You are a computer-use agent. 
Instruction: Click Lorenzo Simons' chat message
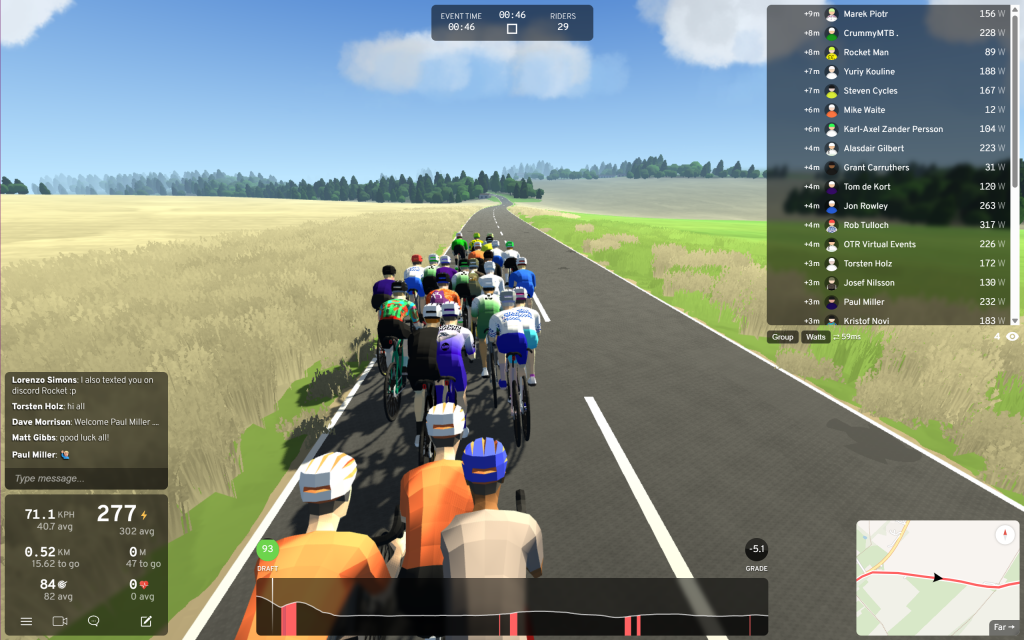(x=85, y=387)
